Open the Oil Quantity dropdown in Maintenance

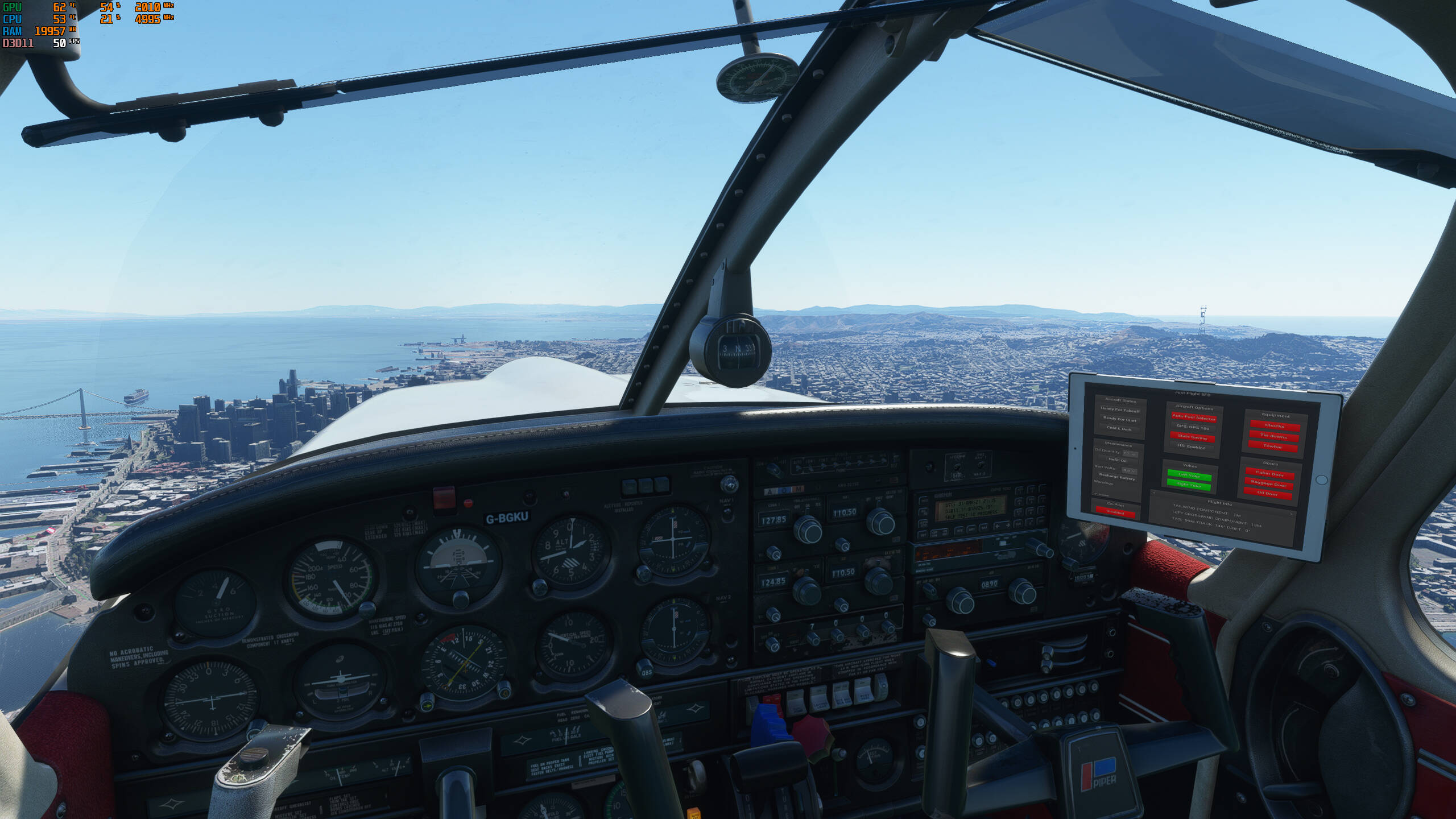pyautogui.click(x=1130, y=453)
